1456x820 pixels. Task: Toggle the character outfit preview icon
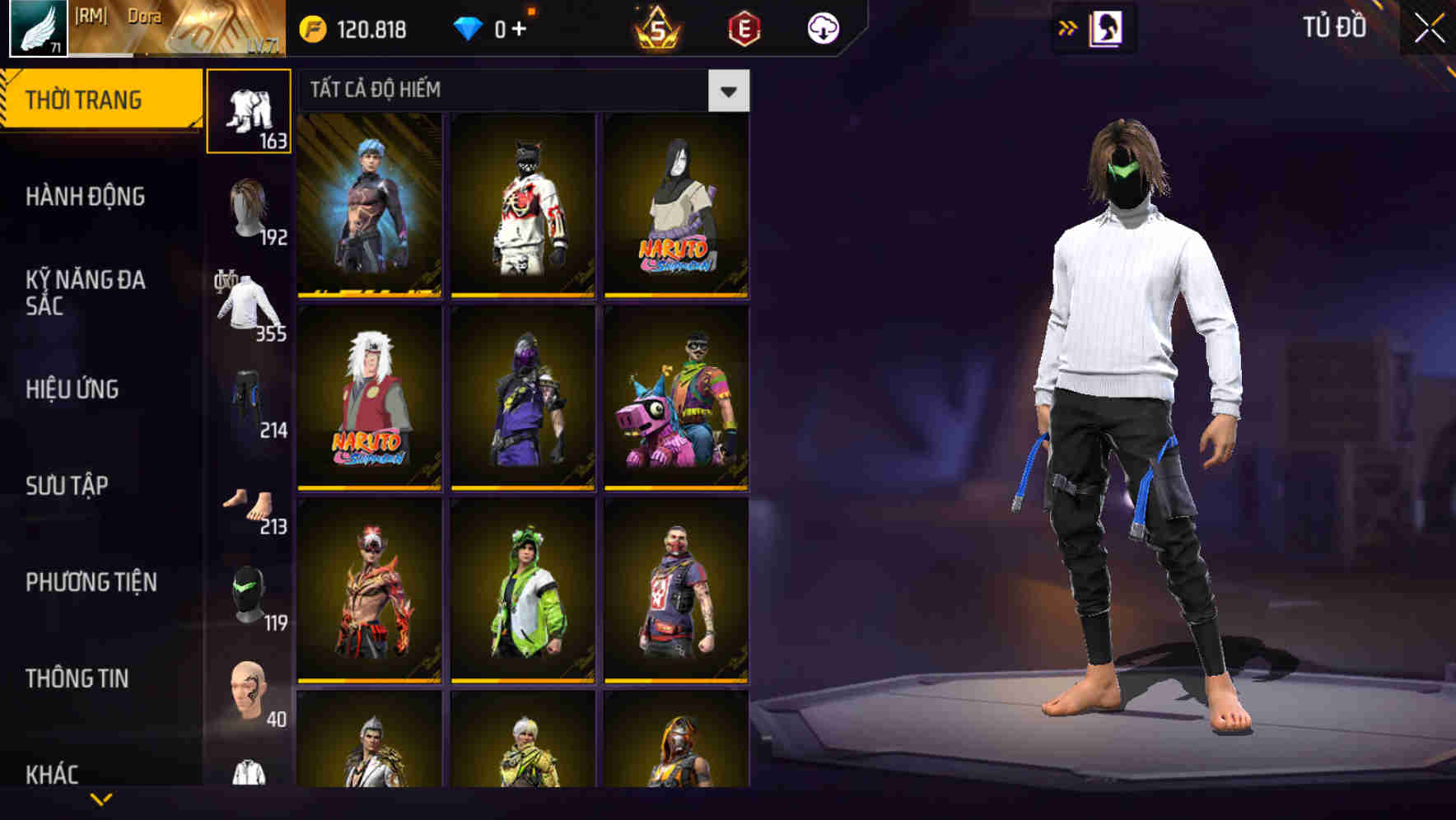click(1104, 26)
